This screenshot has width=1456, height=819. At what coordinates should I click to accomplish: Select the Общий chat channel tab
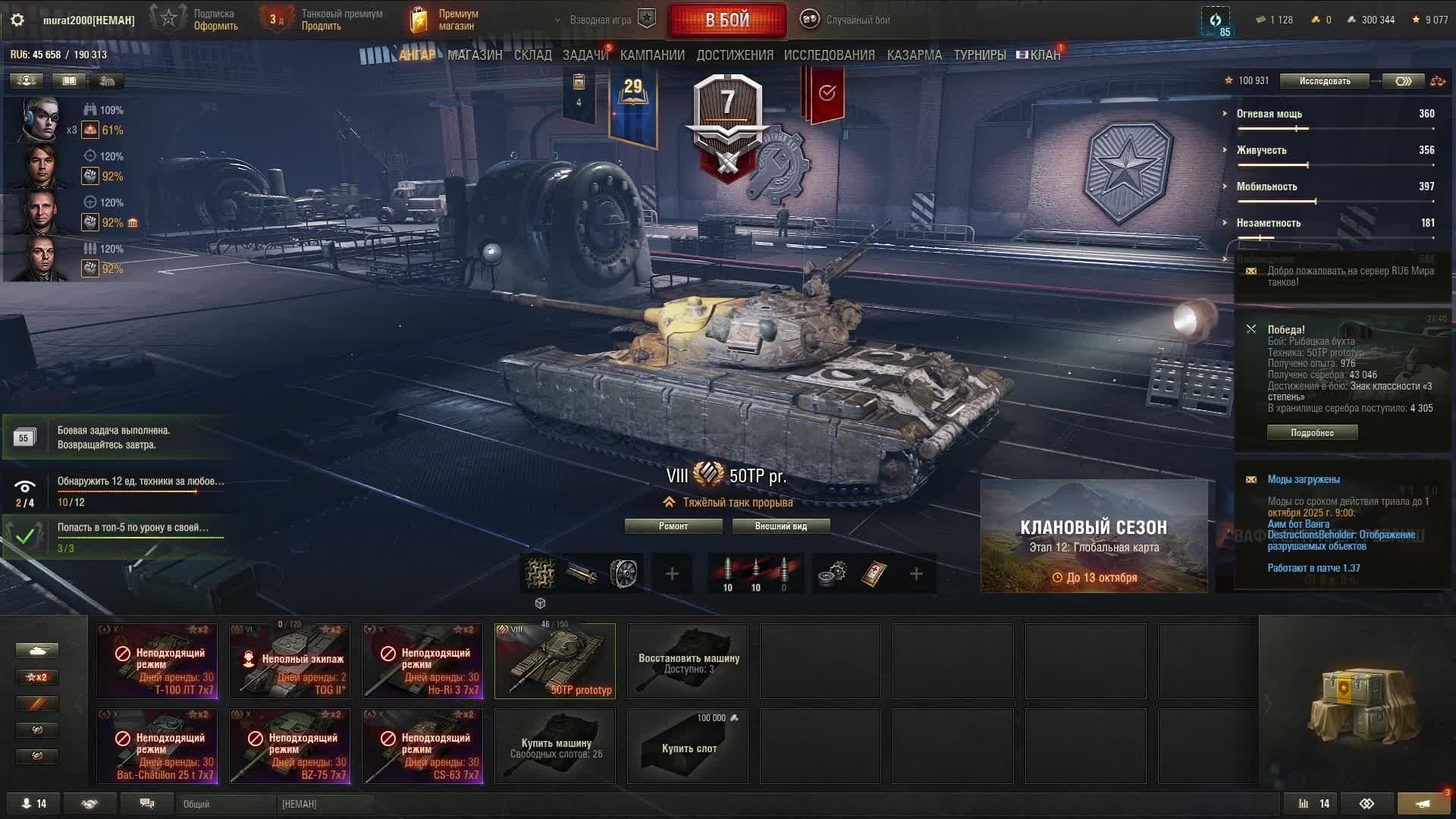pyautogui.click(x=226, y=804)
